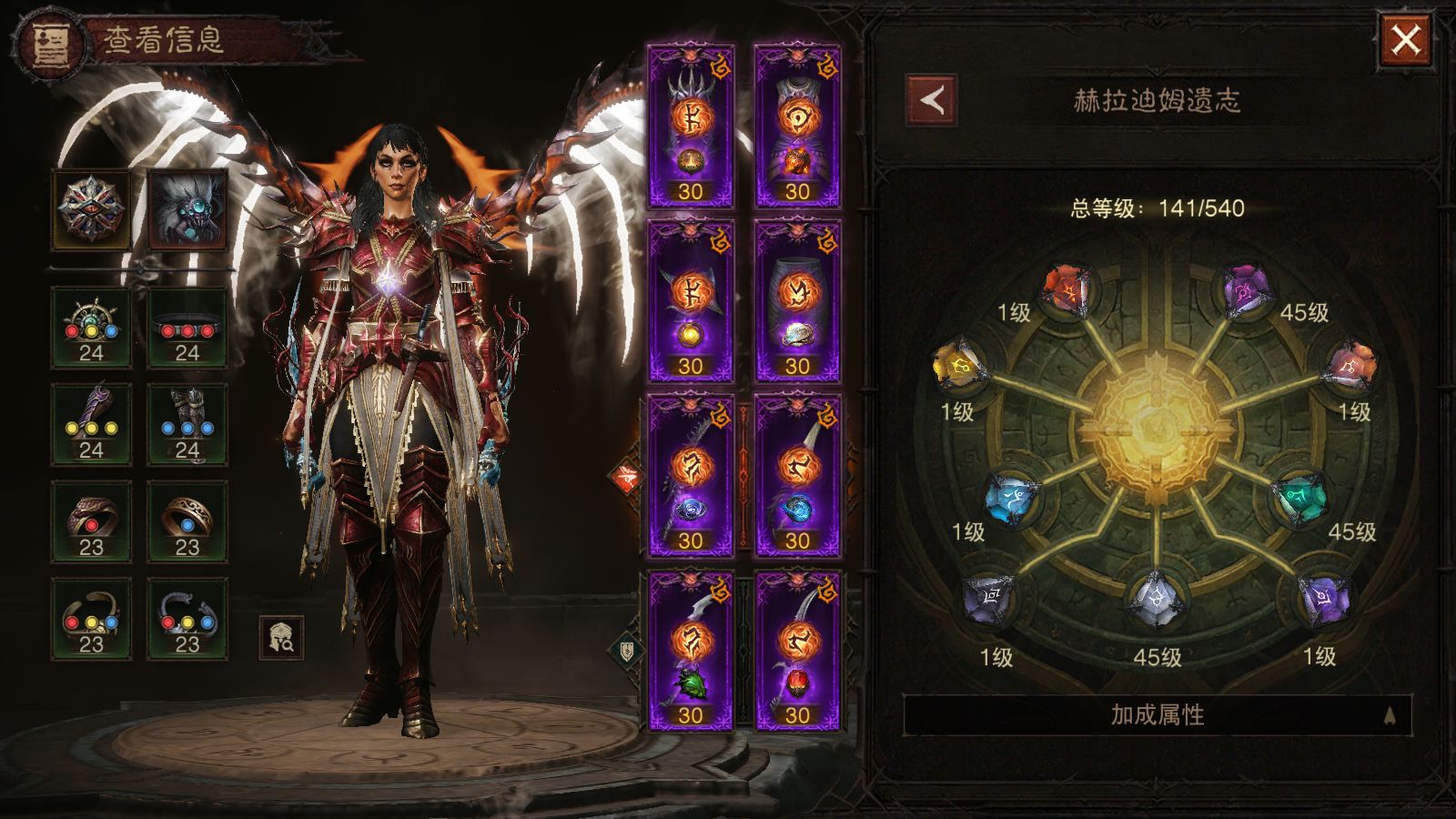Viewport: 1456px width, 819px height.
Task: Select the blue gem node in the wheel
Action: [x=1012, y=498]
